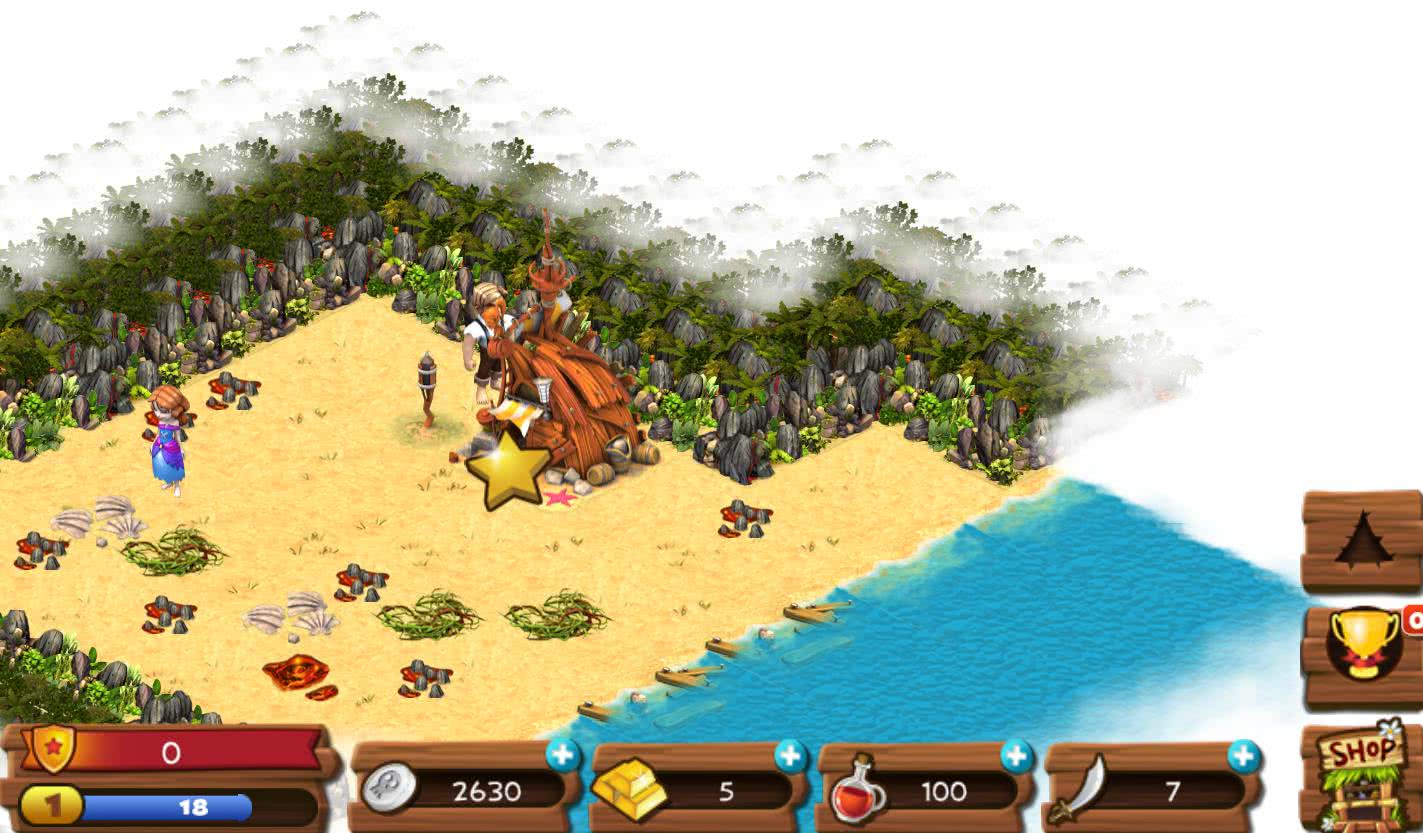Open the Shop hut
1423x833 pixels.
pyautogui.click(x=1363, y=777)
